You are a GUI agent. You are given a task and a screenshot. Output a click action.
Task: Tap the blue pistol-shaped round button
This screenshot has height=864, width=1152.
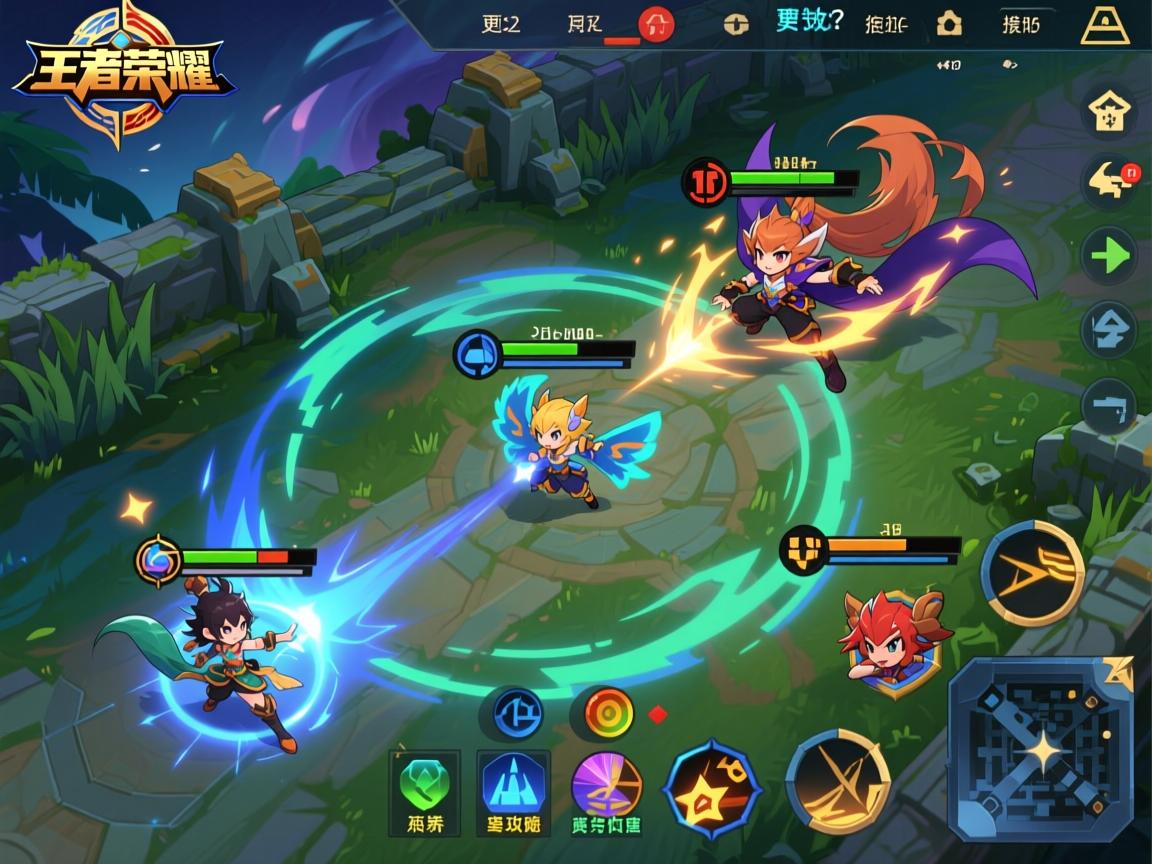pyautogui.click(x=1110, y=406)
